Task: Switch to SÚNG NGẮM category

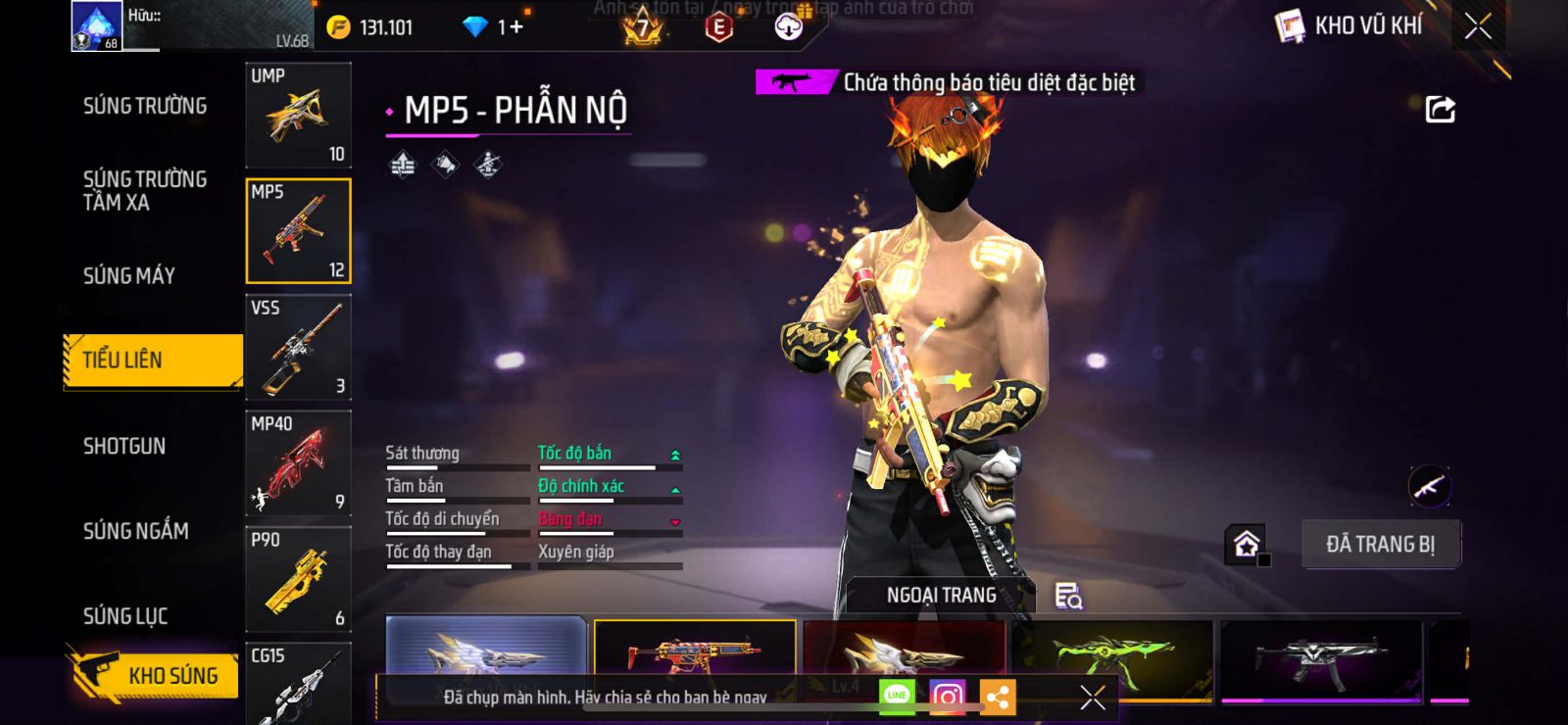Action: [136, 531]
